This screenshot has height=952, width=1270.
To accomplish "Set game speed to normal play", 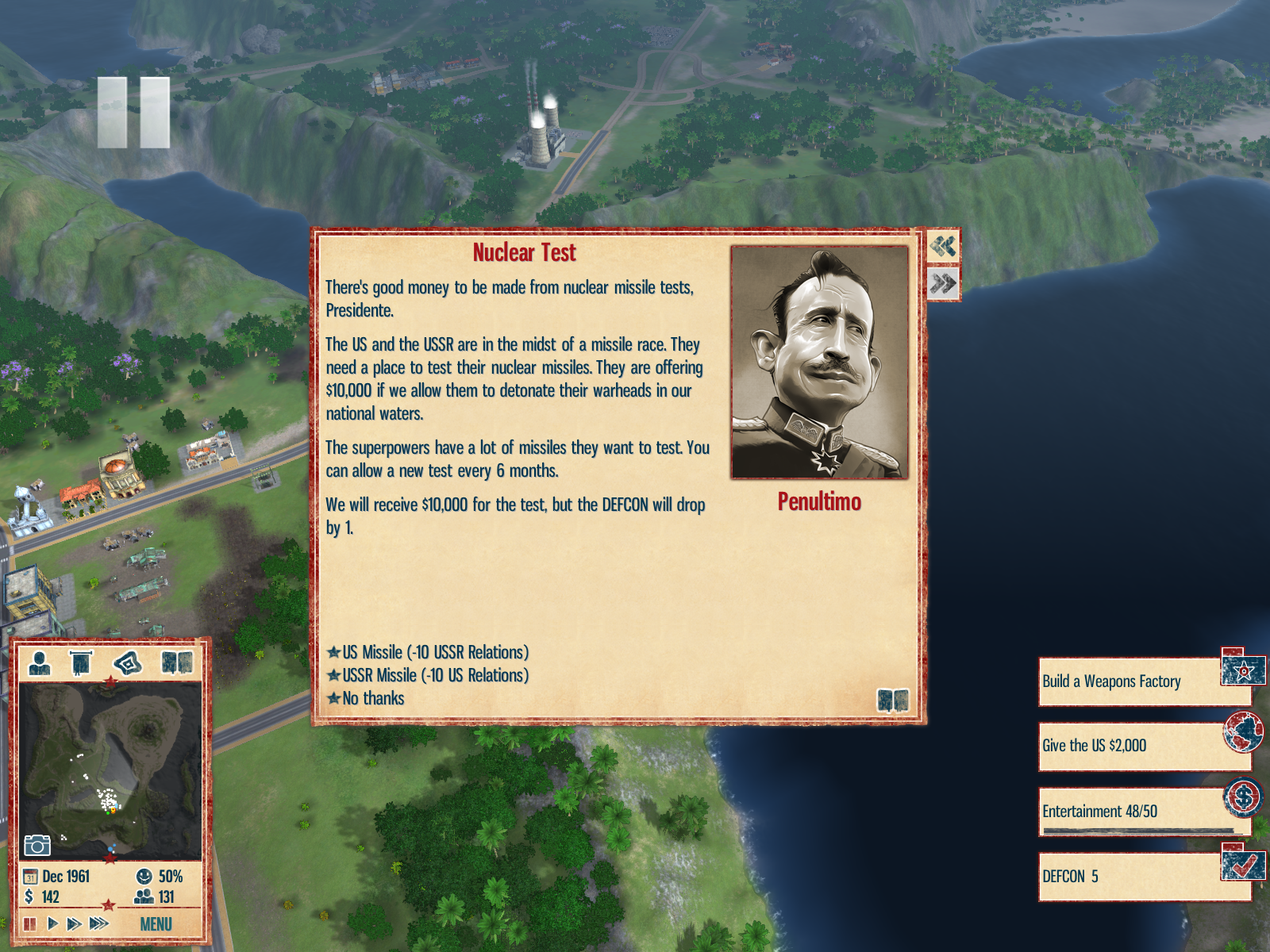I will pyautogui.click(x=52, y=923).
